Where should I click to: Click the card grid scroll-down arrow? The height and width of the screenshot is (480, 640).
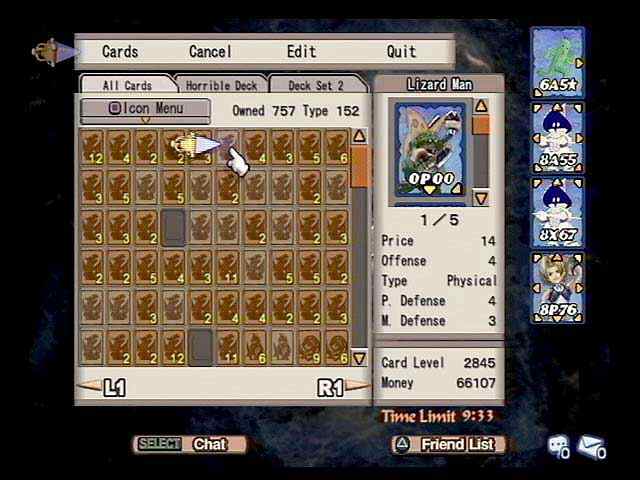point(359,358)
